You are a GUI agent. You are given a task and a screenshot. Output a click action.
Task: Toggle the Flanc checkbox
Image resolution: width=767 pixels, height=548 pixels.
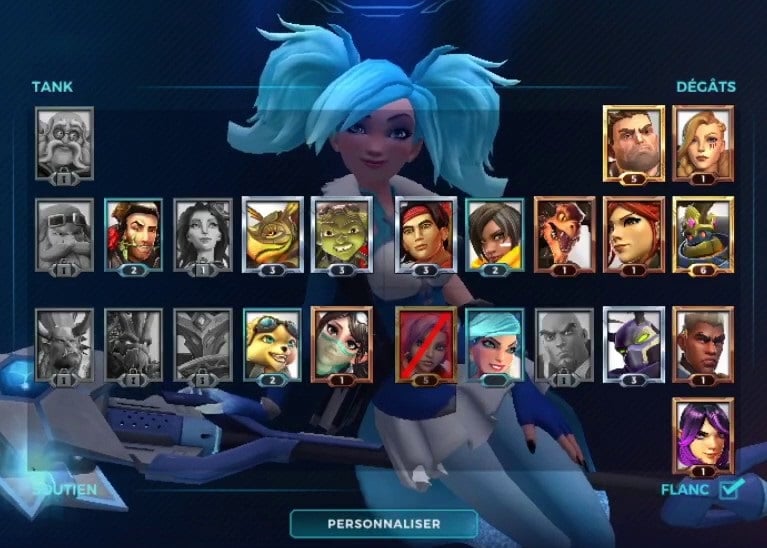(731, 488)
